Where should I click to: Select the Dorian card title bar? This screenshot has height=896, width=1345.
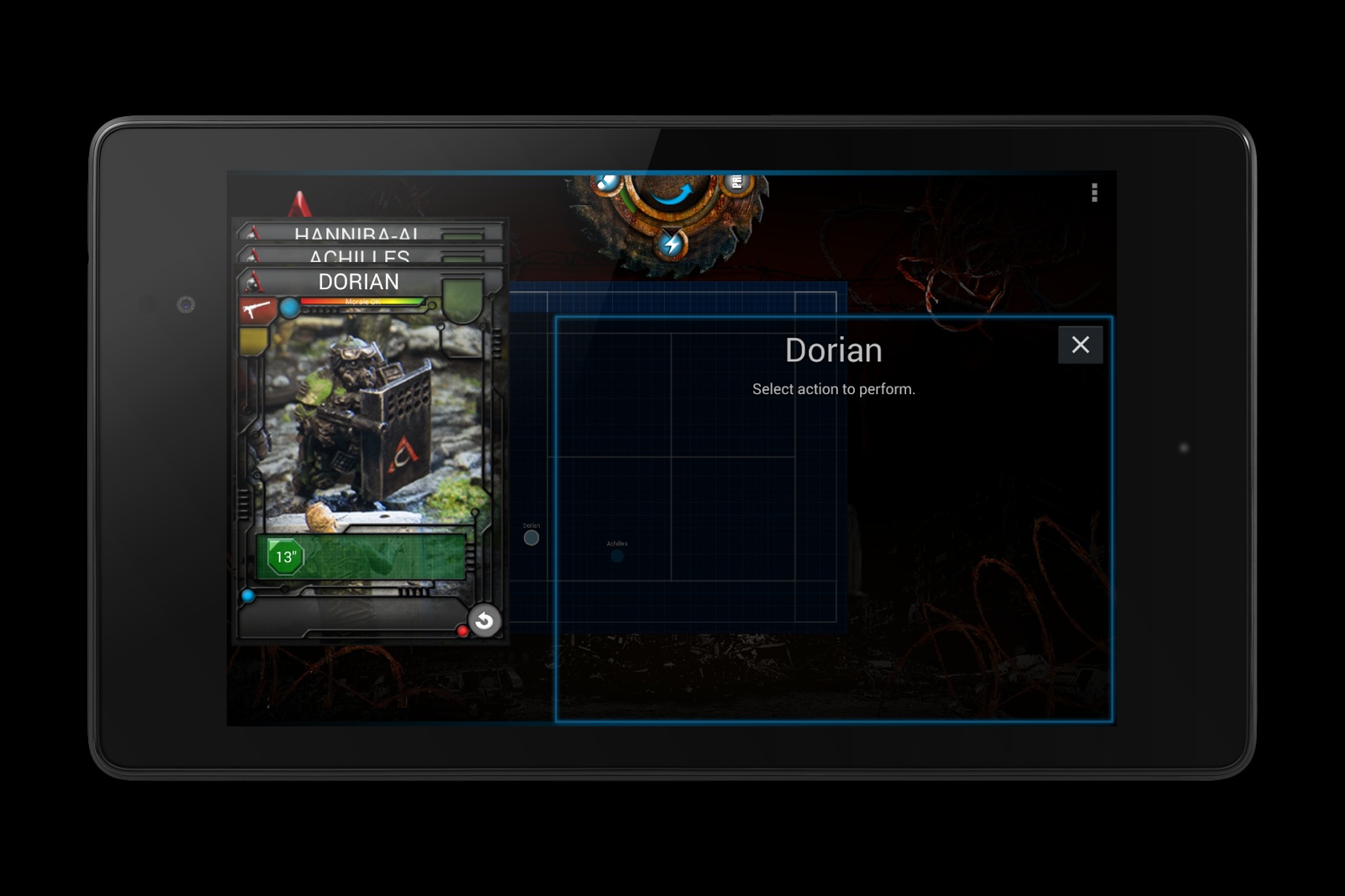(x=359, y=282)
